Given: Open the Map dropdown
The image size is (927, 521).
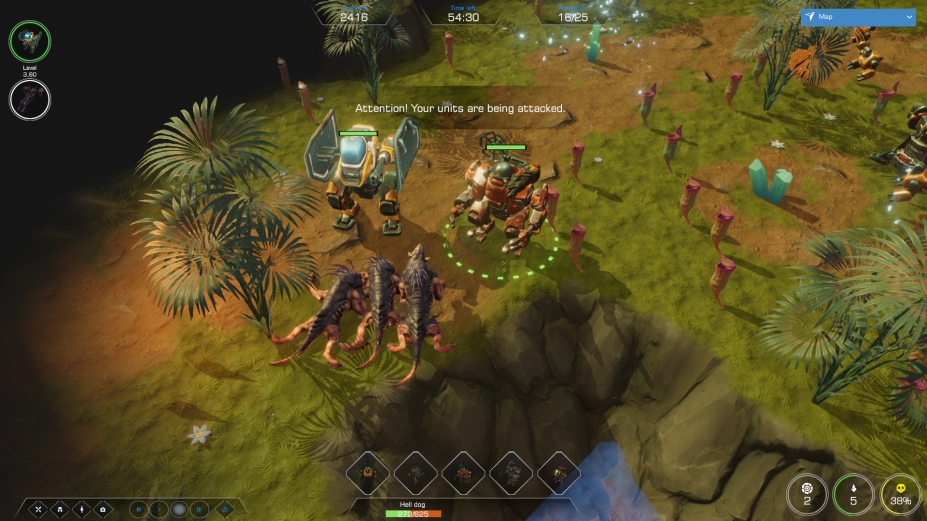Looking at the screenshot, I should pos(858,17).
